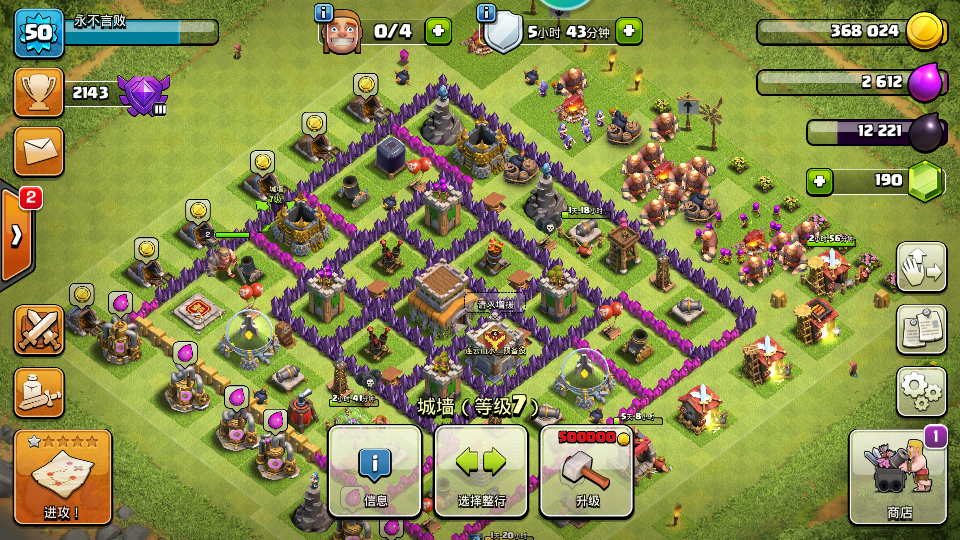Open the purple league badge

pos(142,94)
